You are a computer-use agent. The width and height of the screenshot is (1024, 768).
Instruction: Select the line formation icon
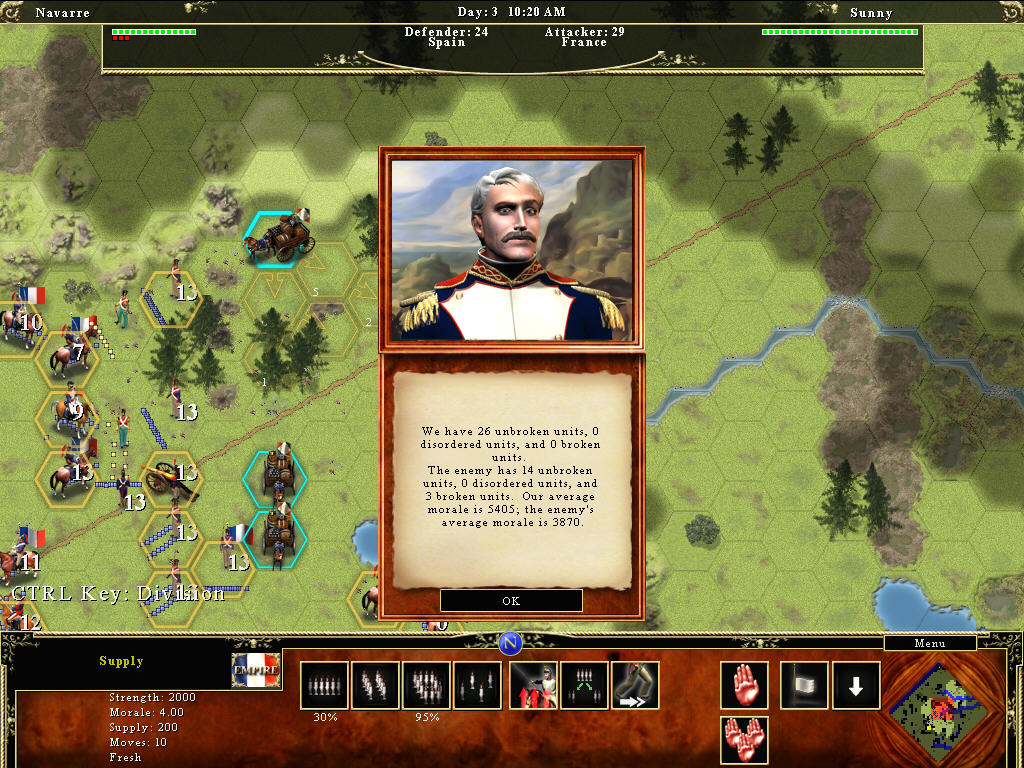324,685
